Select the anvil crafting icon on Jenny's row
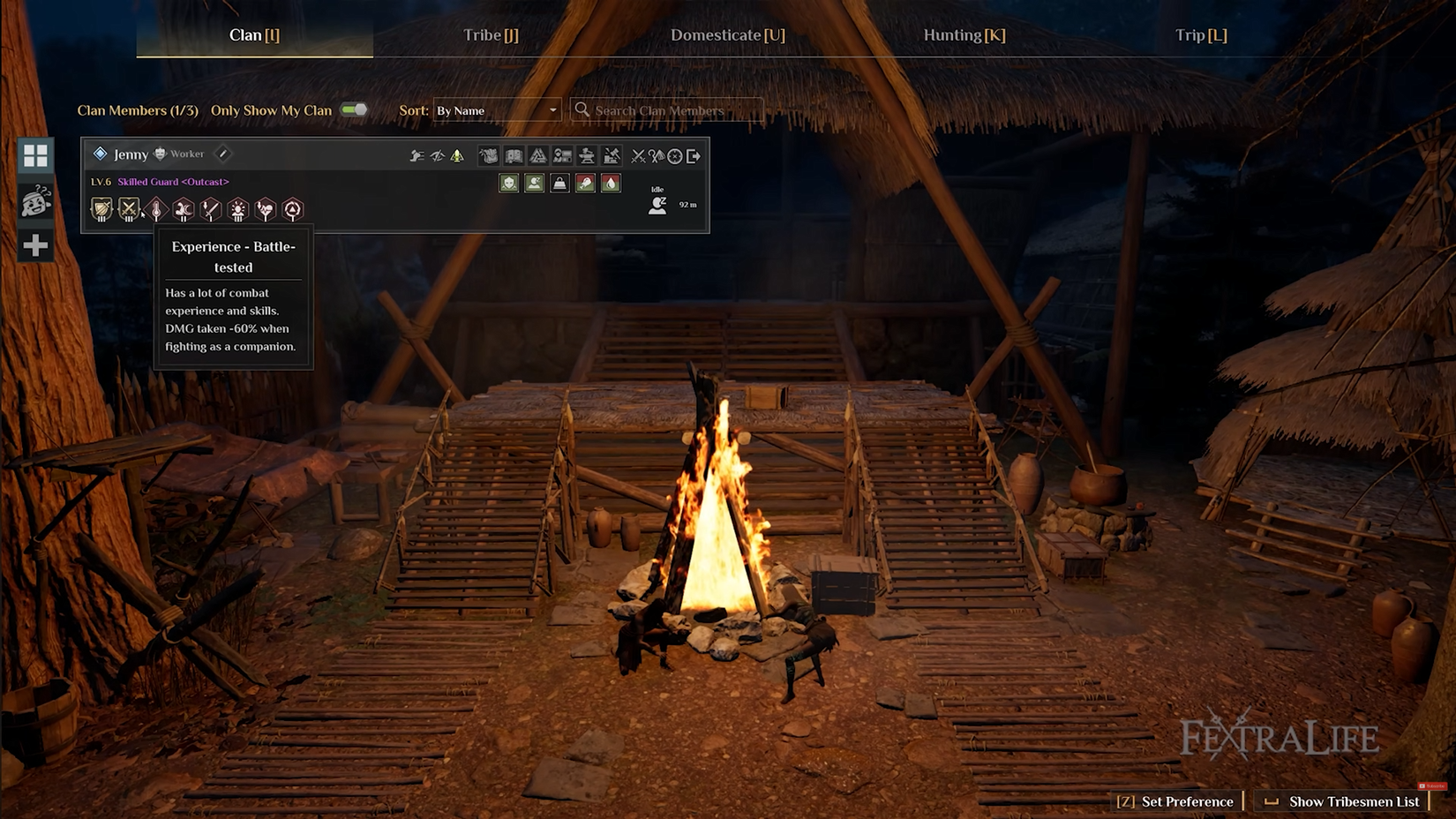The image size is (1456, 819). click(588, 156)
